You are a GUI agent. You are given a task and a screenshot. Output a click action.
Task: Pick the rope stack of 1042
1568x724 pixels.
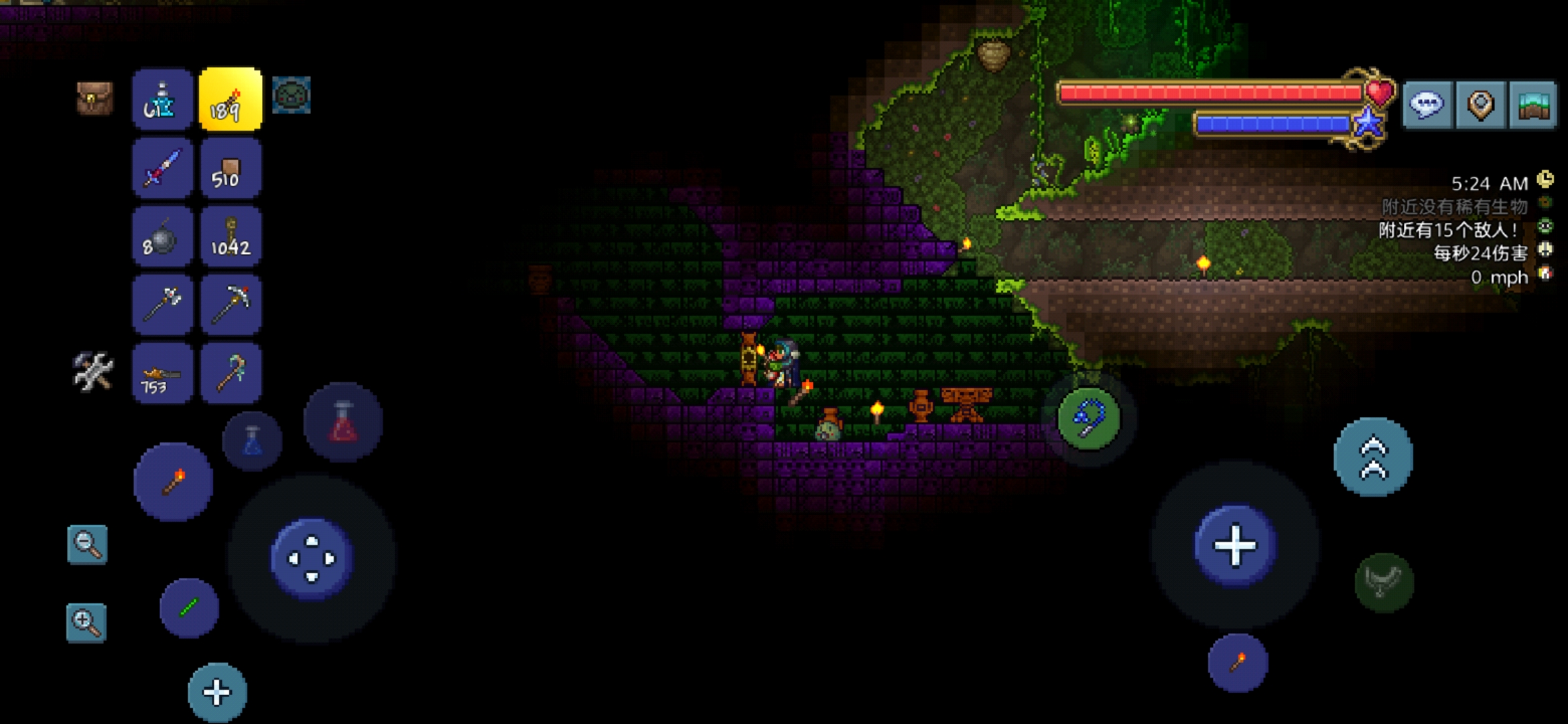(x=231, y=237)
